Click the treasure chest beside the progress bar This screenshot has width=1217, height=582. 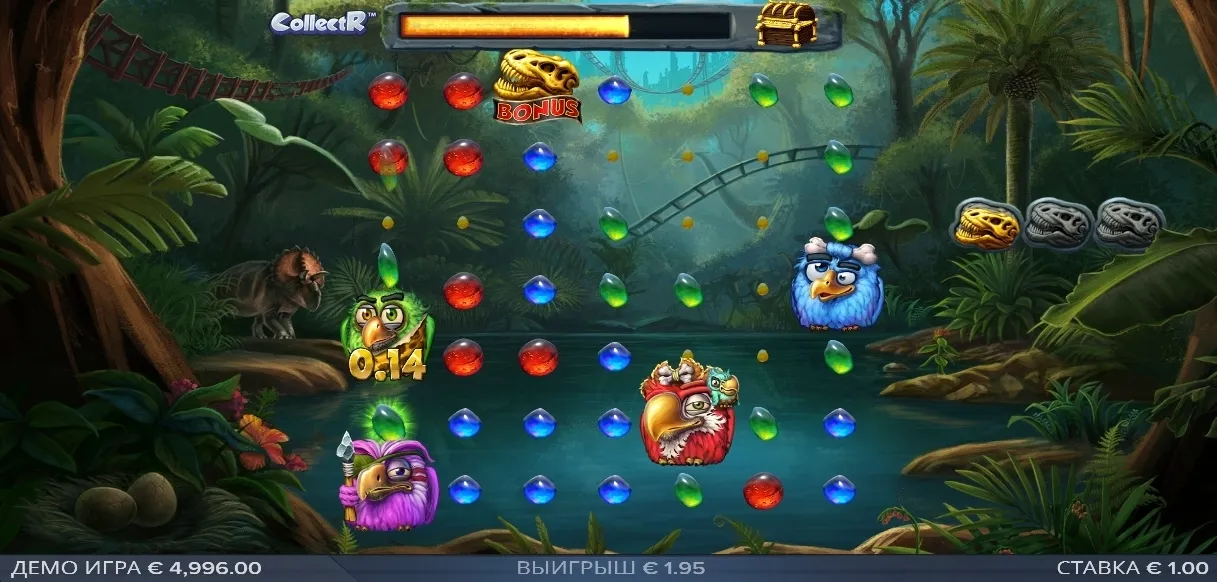click(786, 24)
